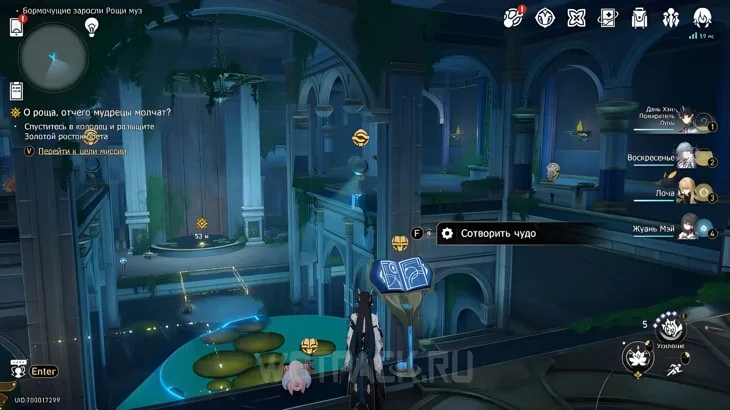The image size is (730, 410).
Task: Toggle the sprint running icon
Action: tap(675, 370)
